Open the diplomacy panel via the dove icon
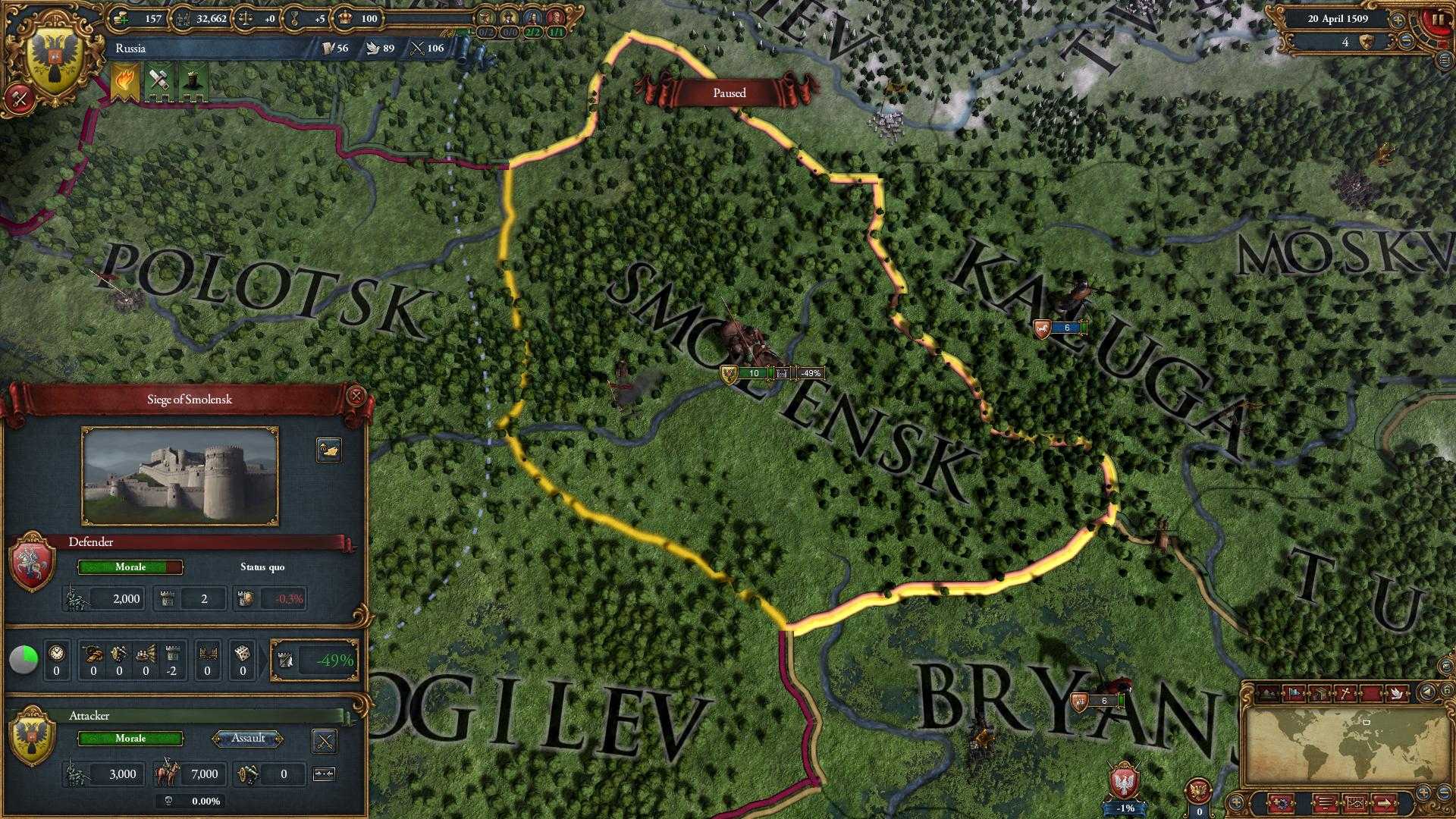The height and width of the screenshot is (819, 1456). click(x=1395, y=692)
